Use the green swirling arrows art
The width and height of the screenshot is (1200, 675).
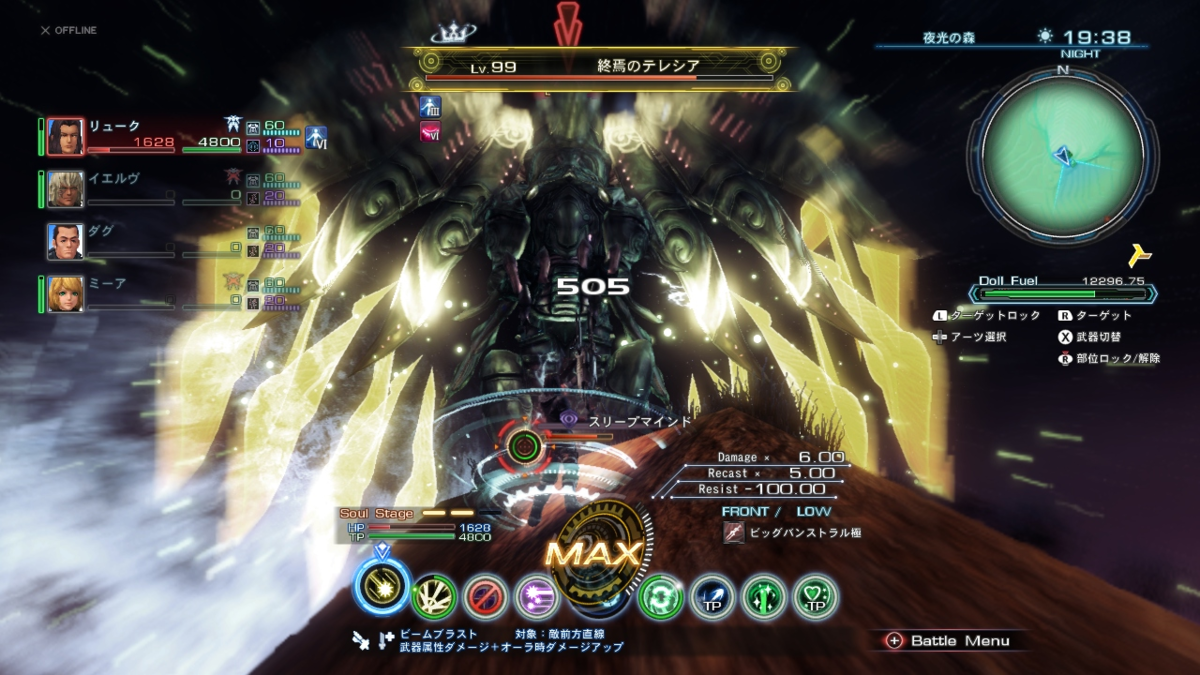(661, 597)
